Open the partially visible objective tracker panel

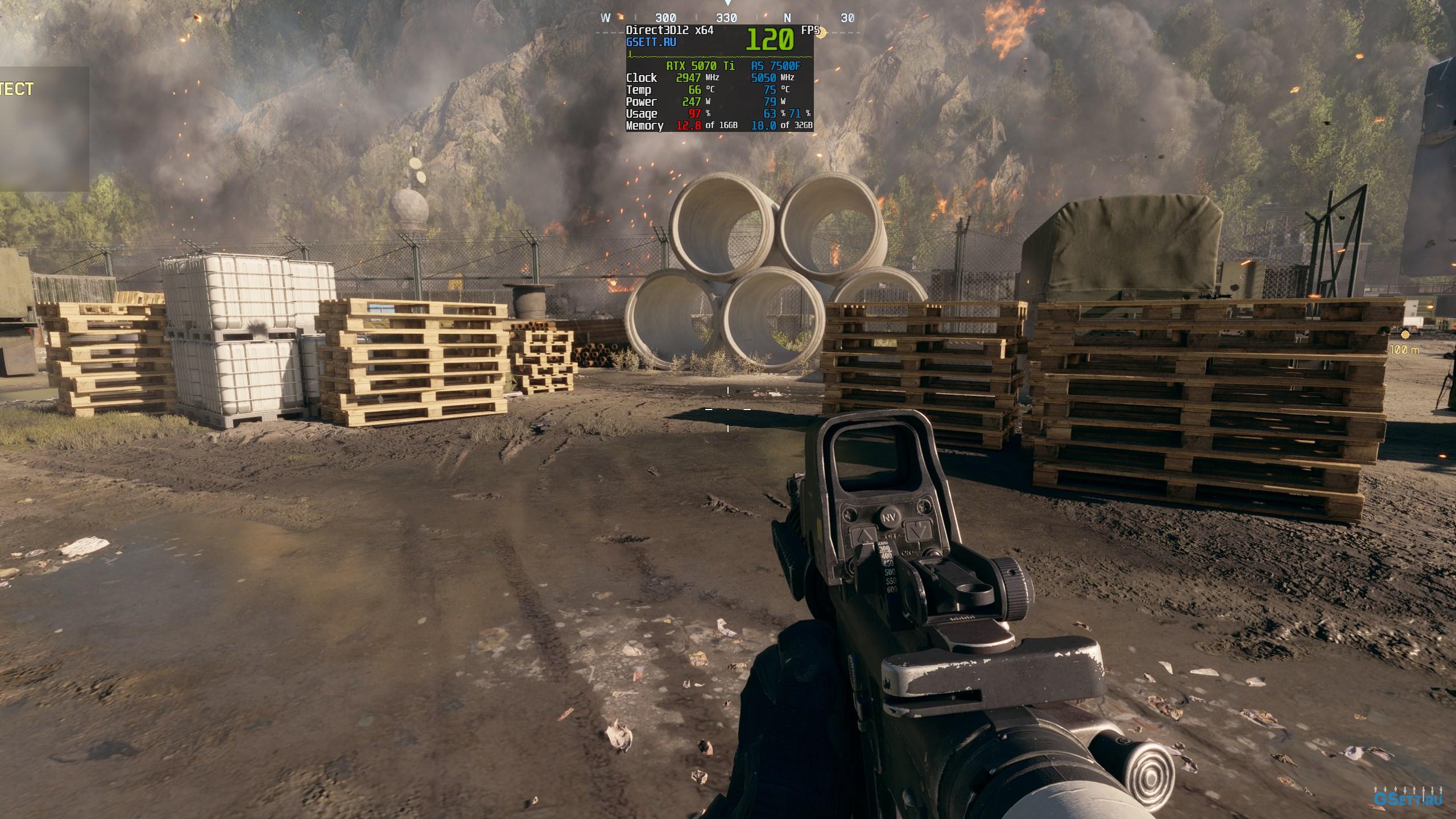[x=43, y=130]
